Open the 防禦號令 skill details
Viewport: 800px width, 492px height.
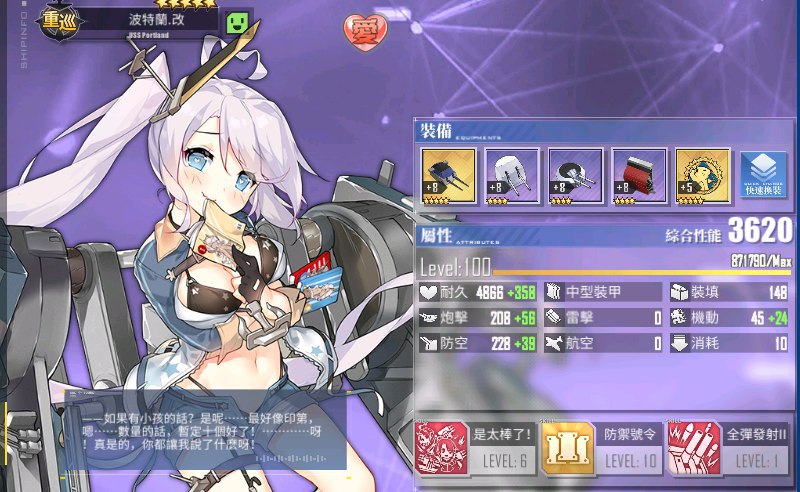point(602,447)
